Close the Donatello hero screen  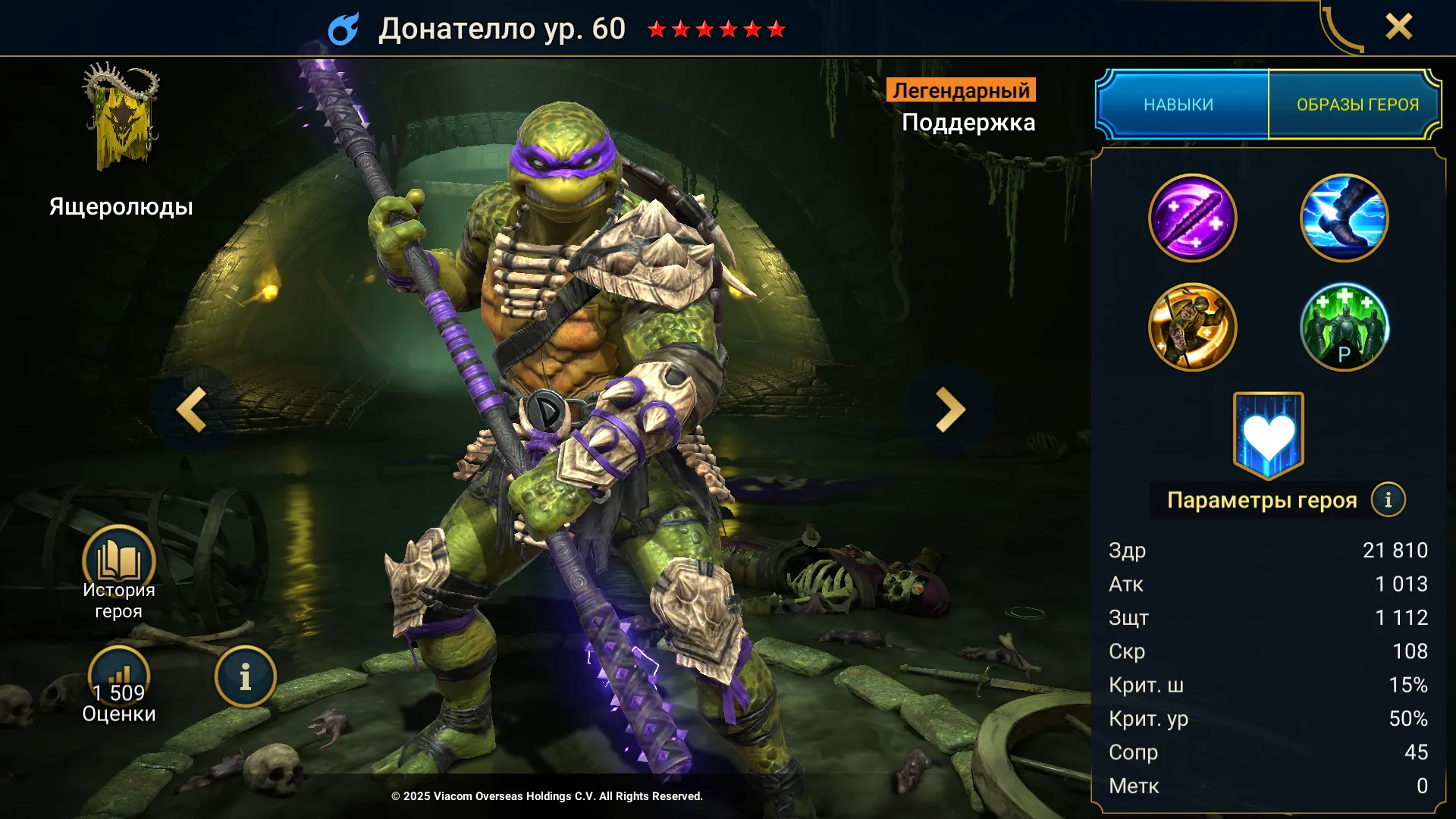pos(1398,27)
